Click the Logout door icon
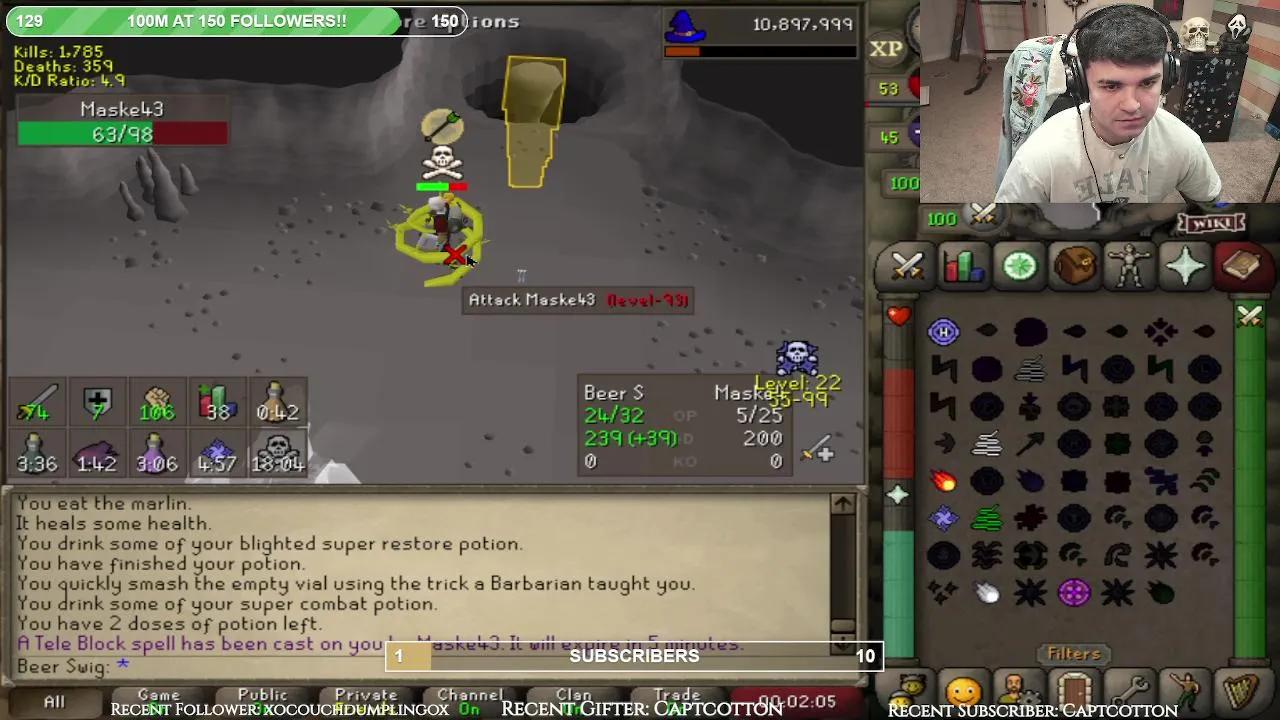 1073,690
